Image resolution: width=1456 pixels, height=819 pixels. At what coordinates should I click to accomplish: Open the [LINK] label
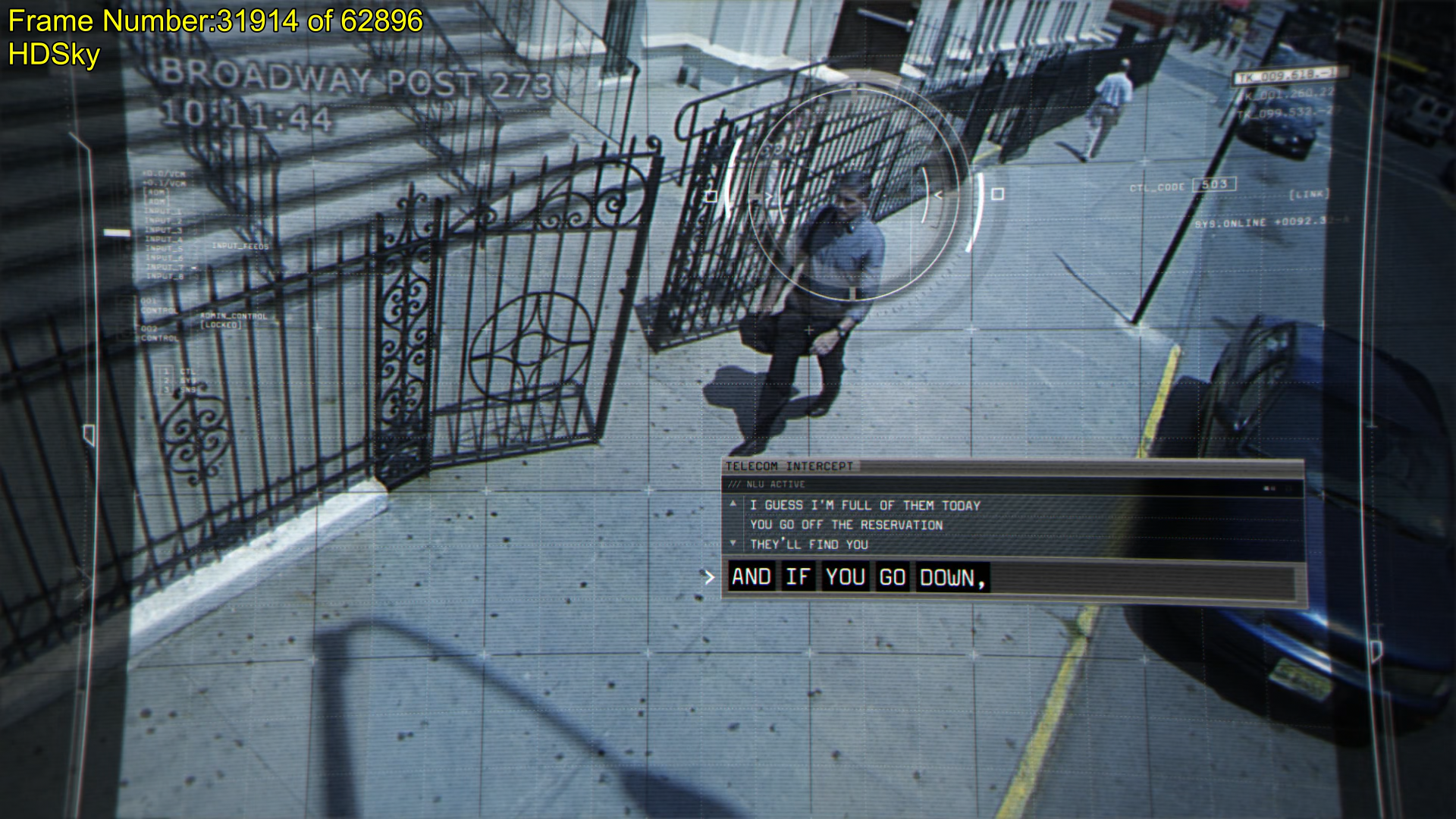[x=1309, y=195]
